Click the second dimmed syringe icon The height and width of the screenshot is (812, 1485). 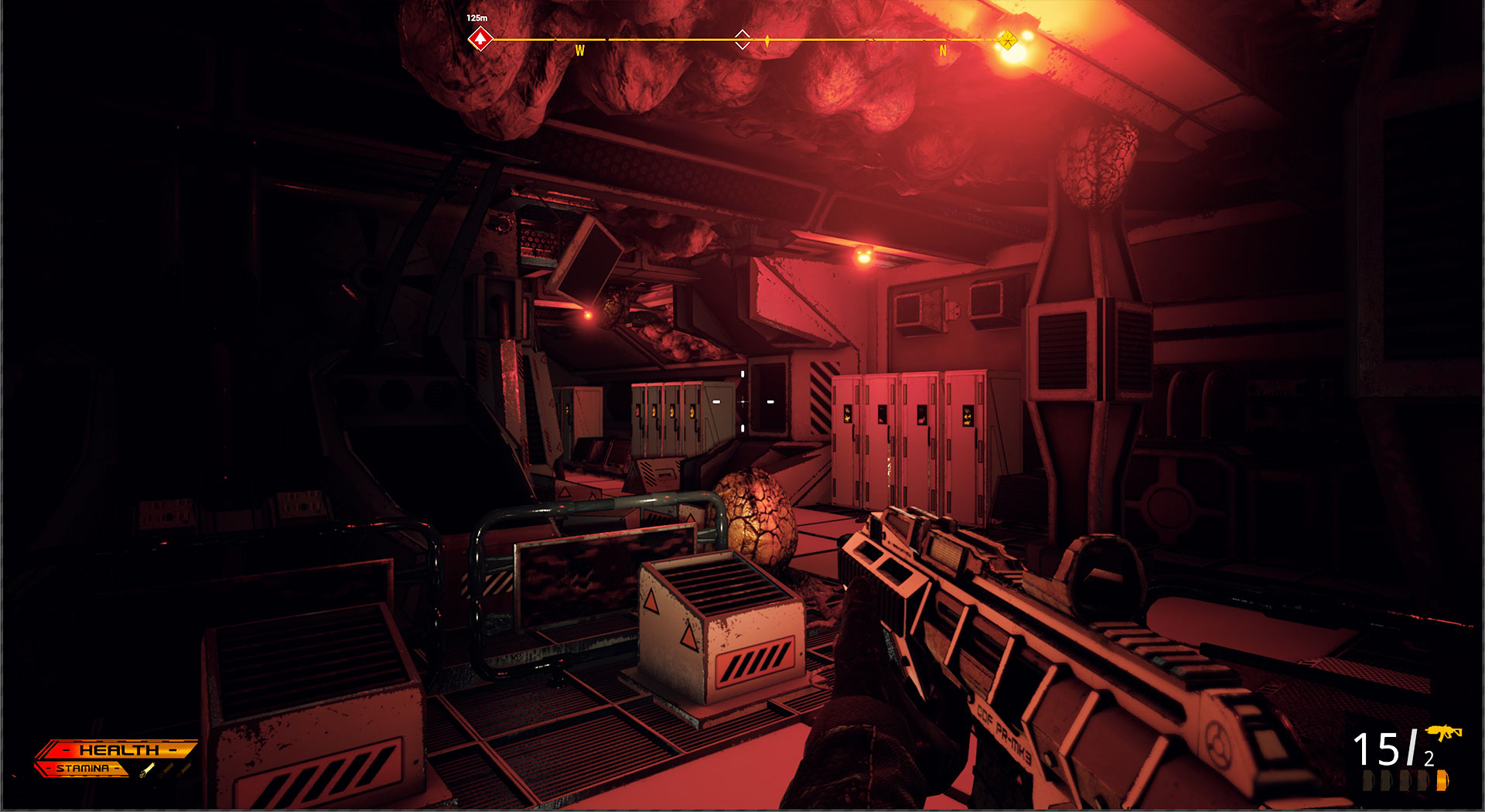point(166,769)
